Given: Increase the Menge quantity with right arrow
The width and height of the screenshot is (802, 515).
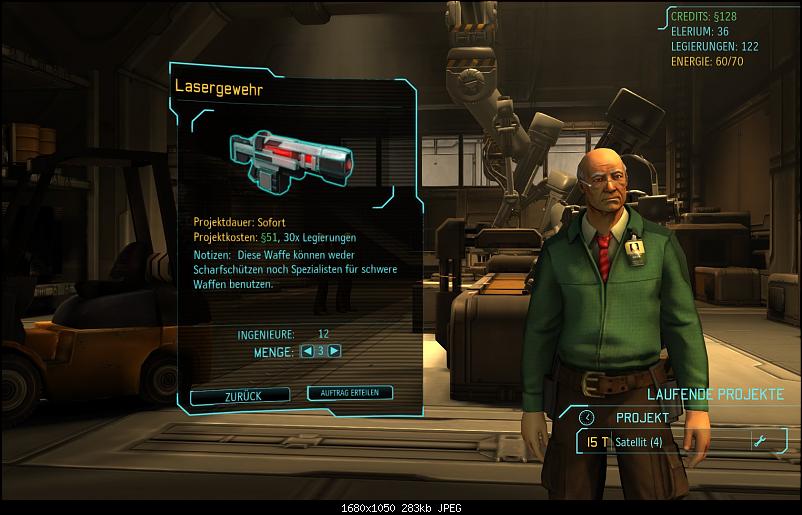Looking at the screenshot, I should [334, 351].
